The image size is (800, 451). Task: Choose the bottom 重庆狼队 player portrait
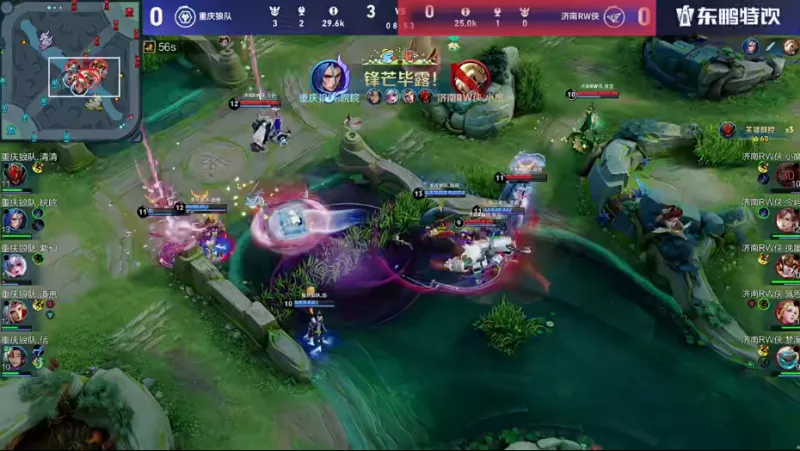coord(15,357)
